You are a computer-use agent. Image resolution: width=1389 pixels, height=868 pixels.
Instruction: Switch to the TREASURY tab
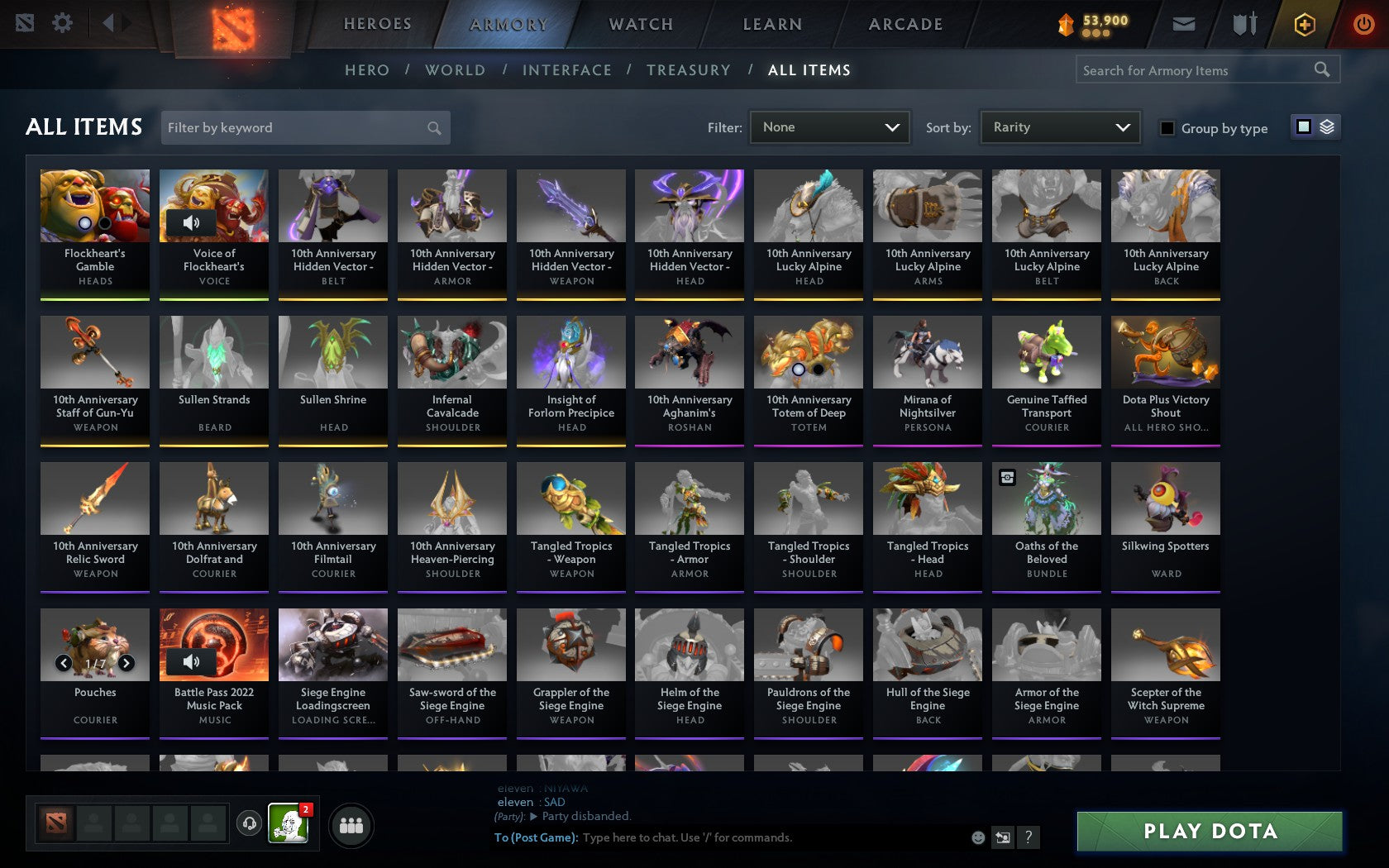pos(689,70)
